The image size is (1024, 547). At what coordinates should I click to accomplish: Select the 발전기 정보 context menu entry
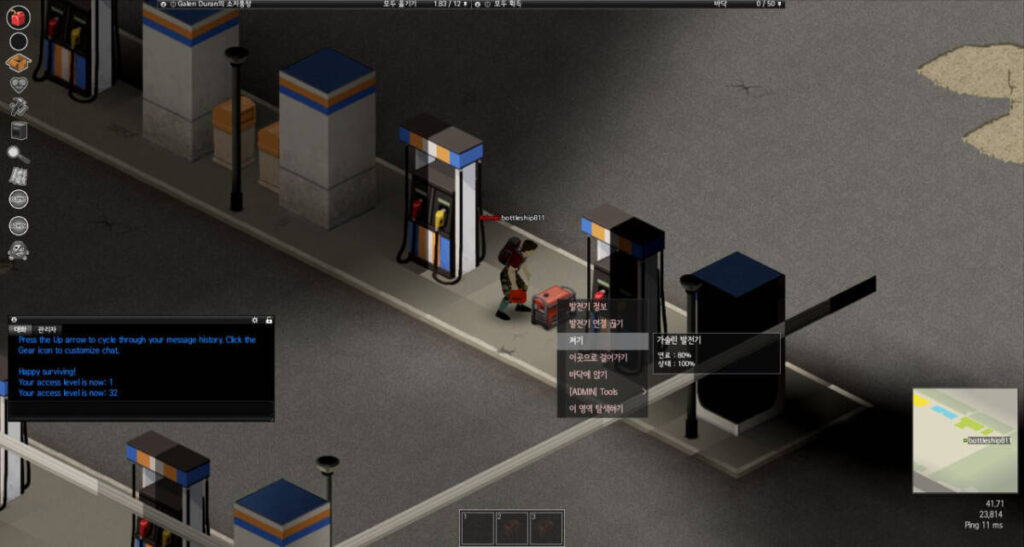click(x=588, y=306)
